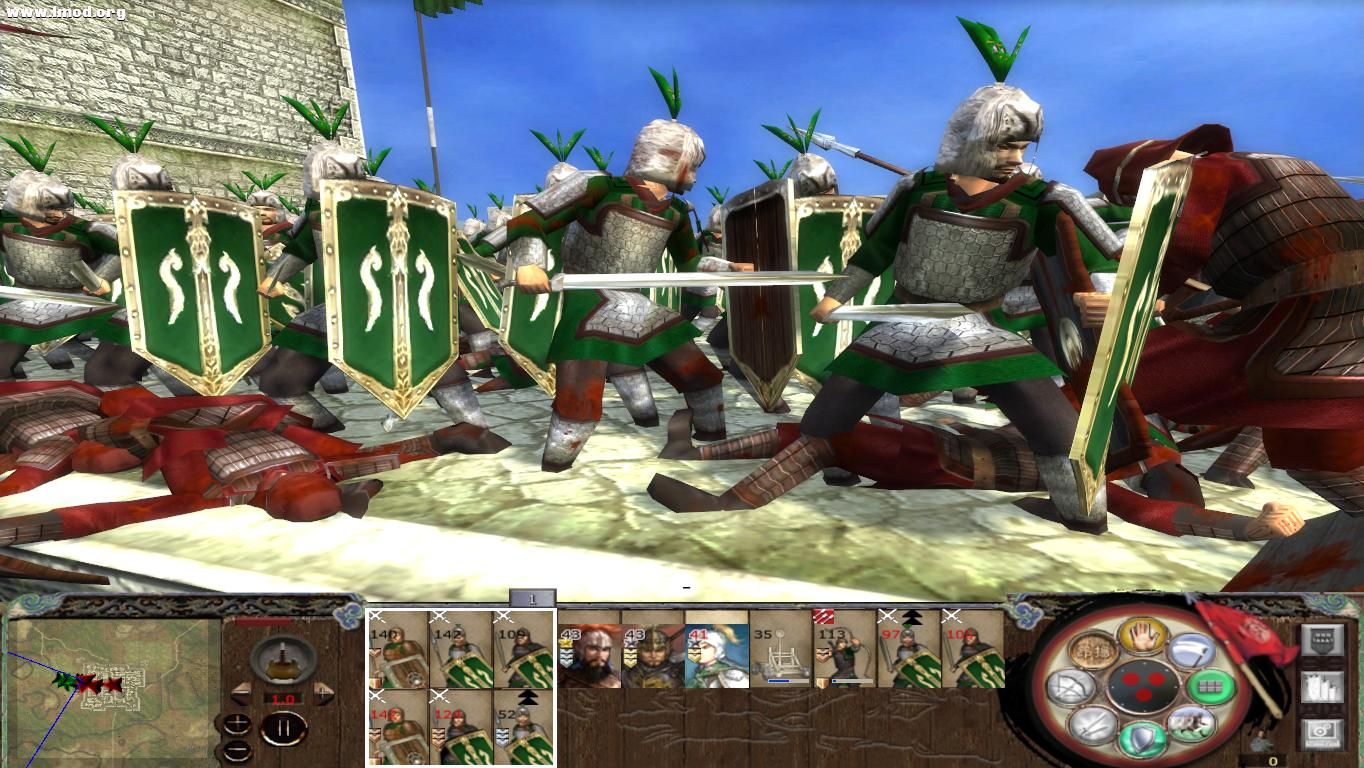Image resolution: width=1364 pixels, height=768 pixels.
Task: Switch to unit group tab 1
Action: [x=533, y=597]
